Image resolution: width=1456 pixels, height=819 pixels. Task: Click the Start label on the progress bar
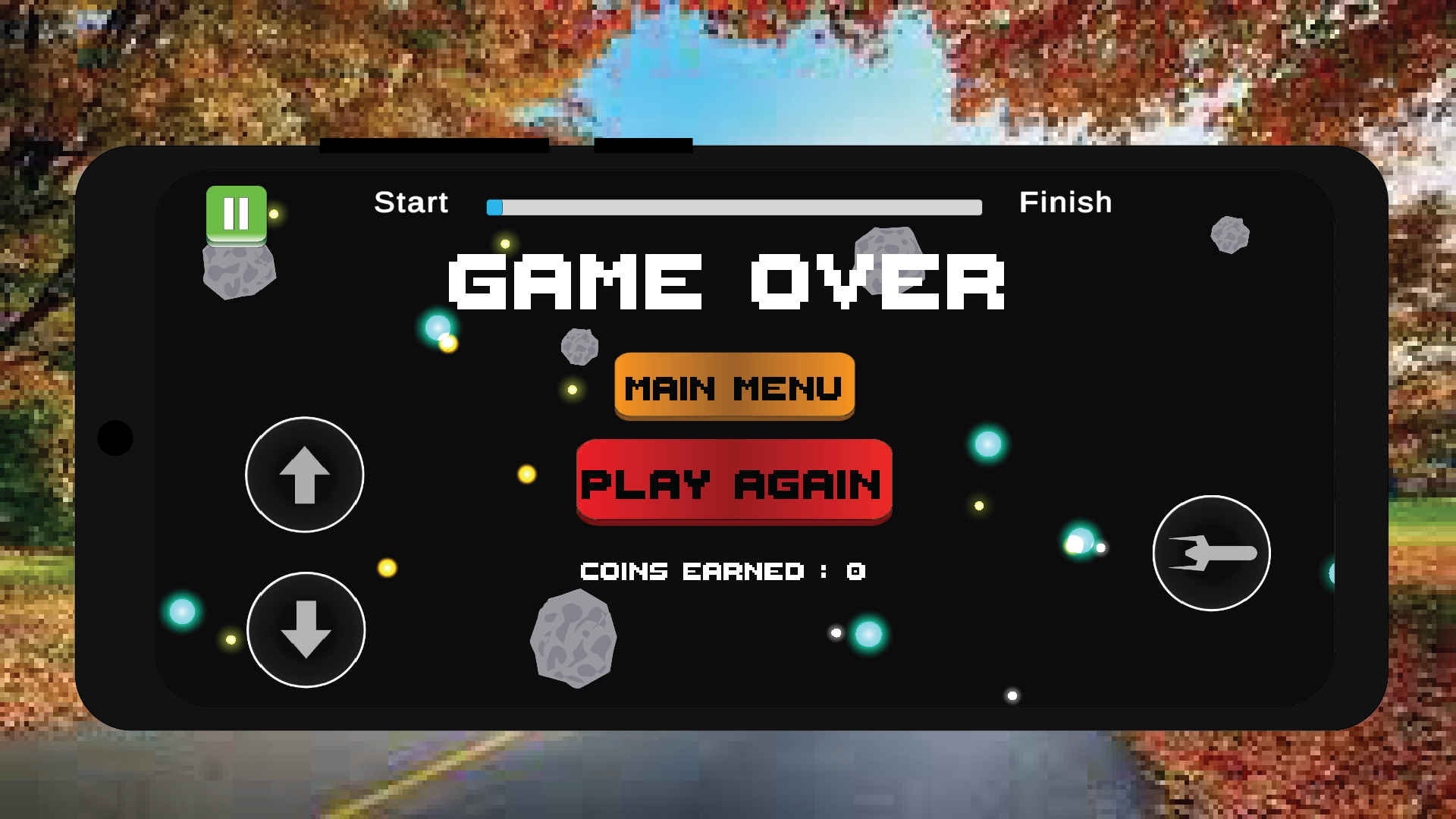click(x=410, y=202)
